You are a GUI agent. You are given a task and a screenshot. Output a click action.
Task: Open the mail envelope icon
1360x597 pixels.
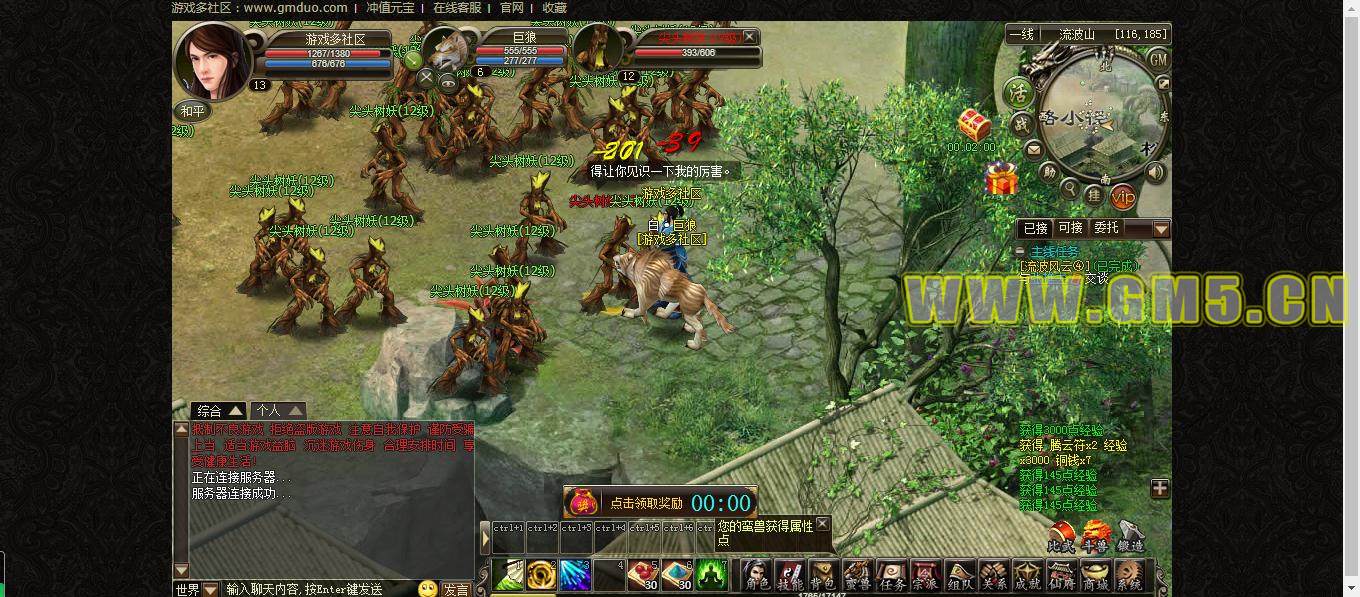pyautogui.click(x=1033, y=150)
